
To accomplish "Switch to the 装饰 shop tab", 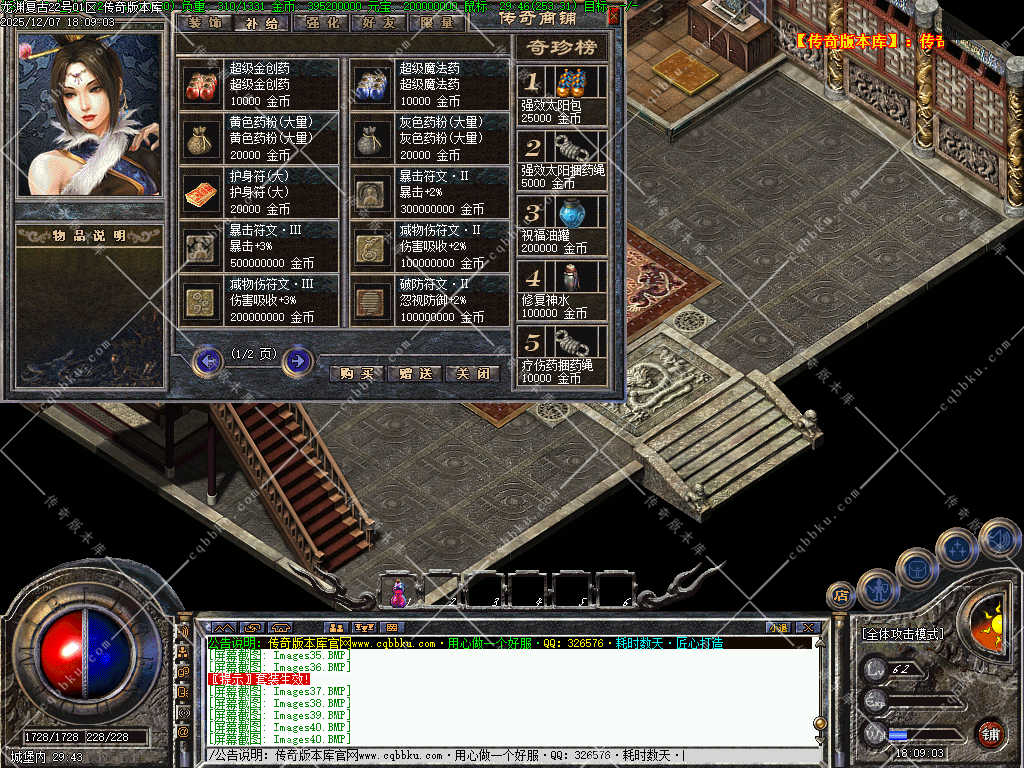I will pos(204,22).
